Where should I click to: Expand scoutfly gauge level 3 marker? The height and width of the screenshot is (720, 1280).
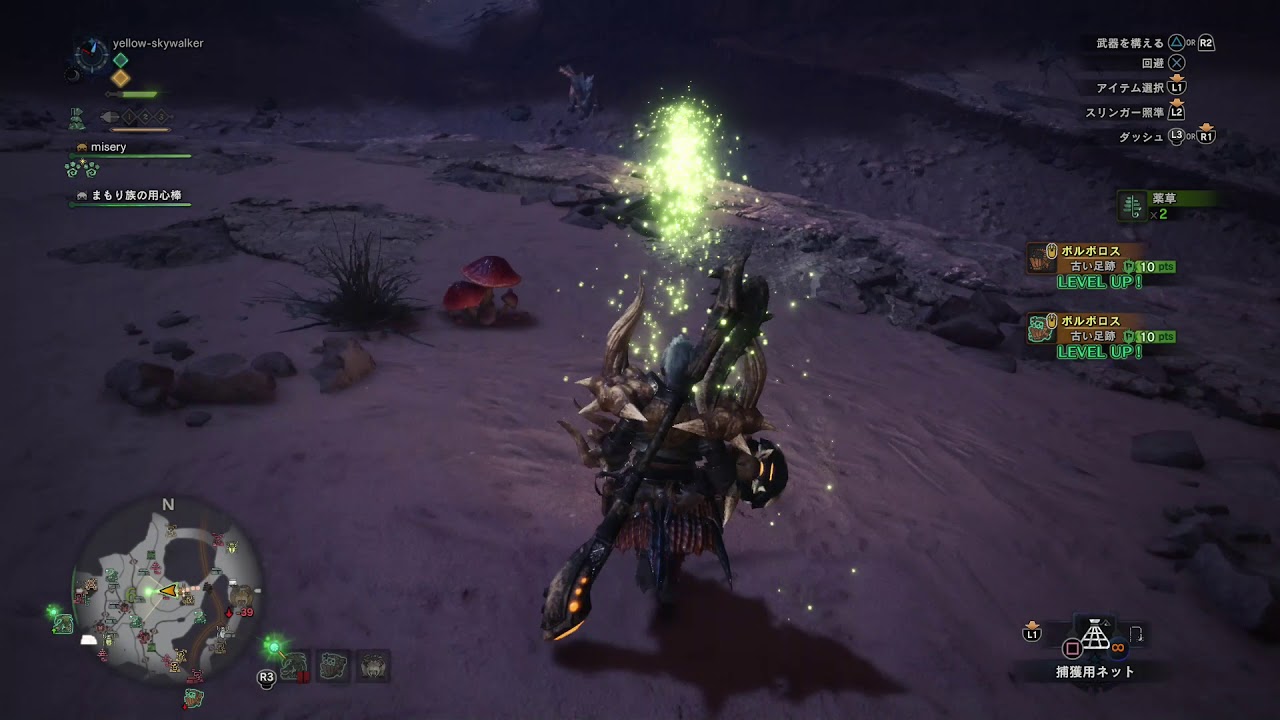tap(161, 116)
